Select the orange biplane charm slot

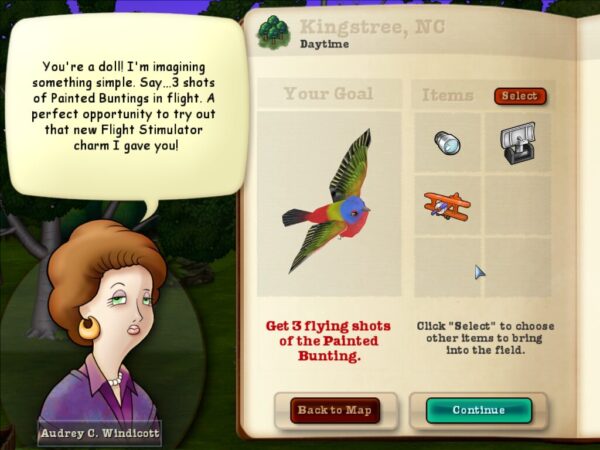coord(447,206)
